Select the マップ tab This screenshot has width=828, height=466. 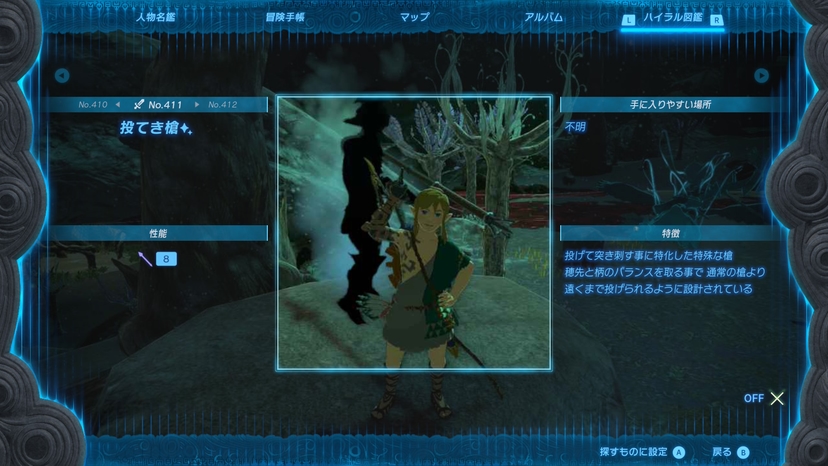tap(414, 17)
